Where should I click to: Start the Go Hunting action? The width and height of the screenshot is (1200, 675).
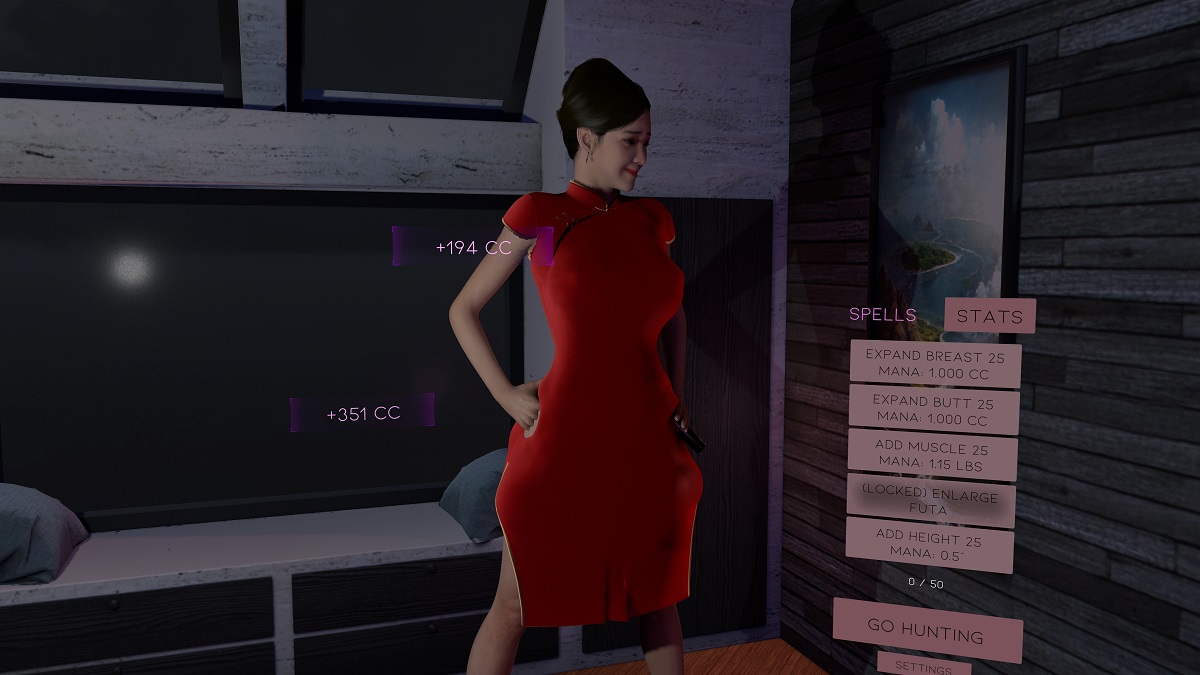tap(927, 631)
